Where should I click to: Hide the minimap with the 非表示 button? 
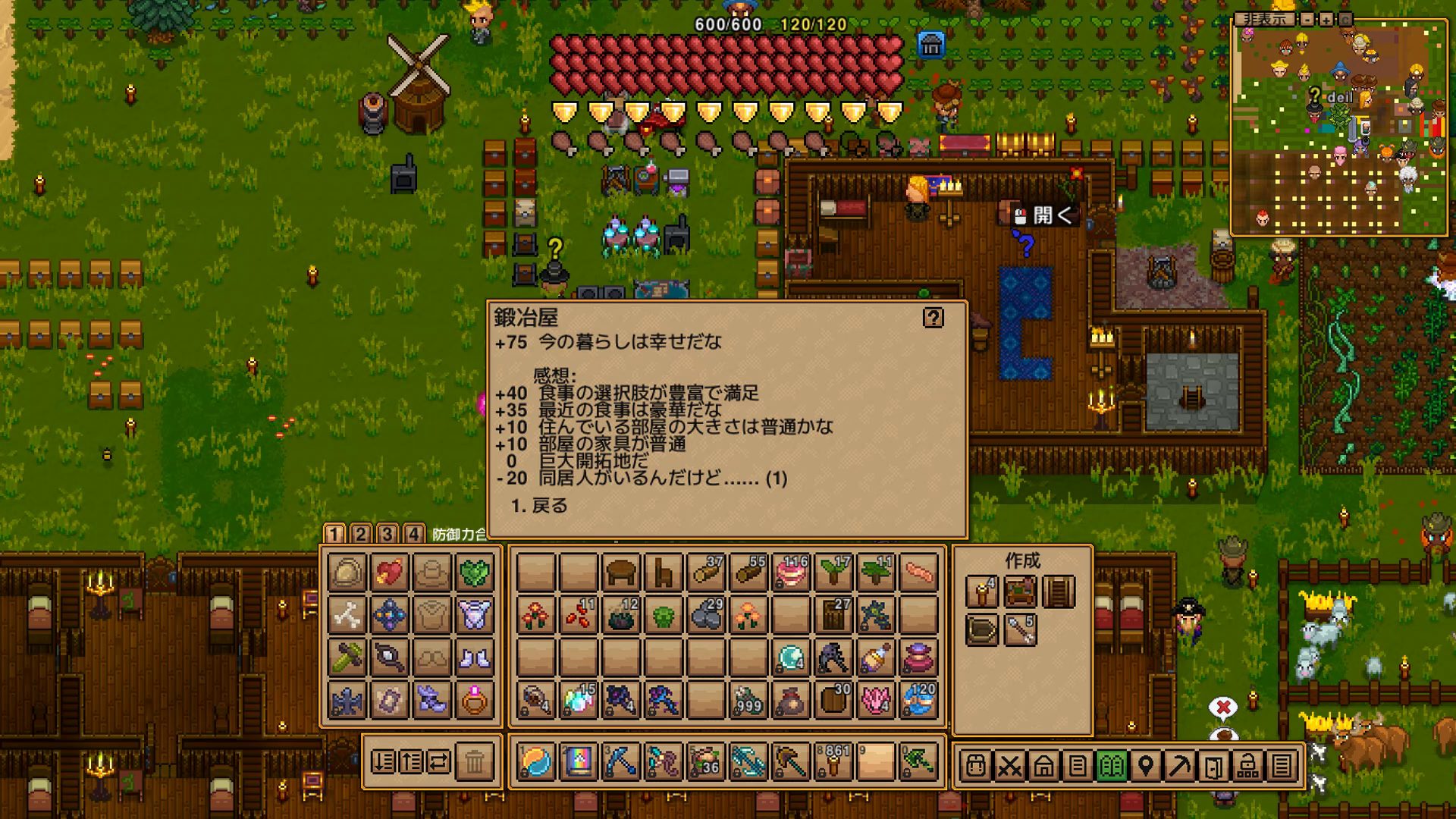pyautogui.click(x=1264, y=20)
